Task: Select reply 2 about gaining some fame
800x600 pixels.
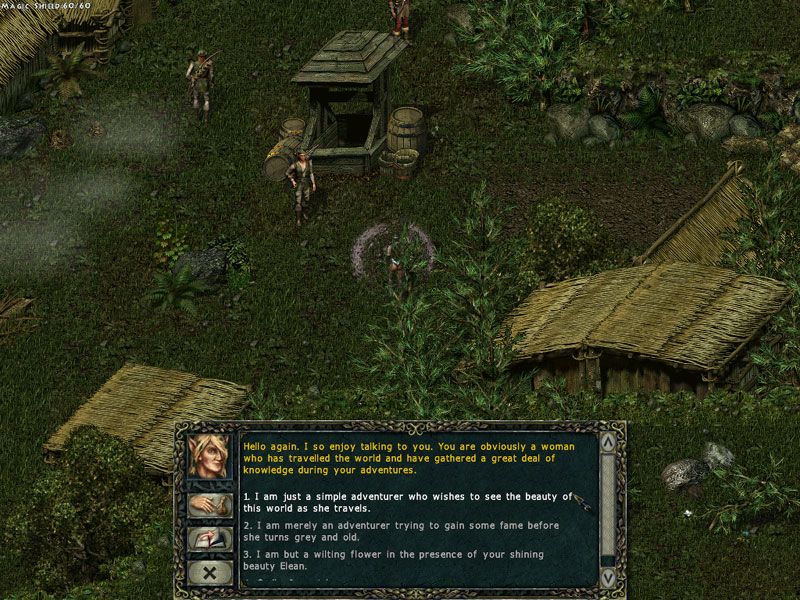Action: (x=400, y=531)
